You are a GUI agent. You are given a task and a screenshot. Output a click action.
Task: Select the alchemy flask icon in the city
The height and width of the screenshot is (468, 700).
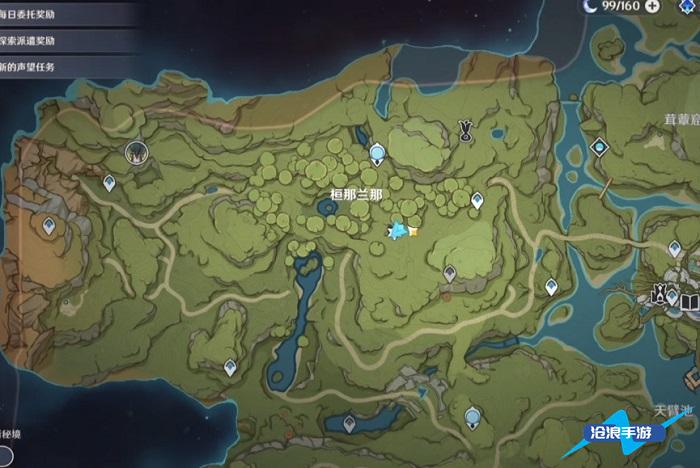[x=660, y=294]
